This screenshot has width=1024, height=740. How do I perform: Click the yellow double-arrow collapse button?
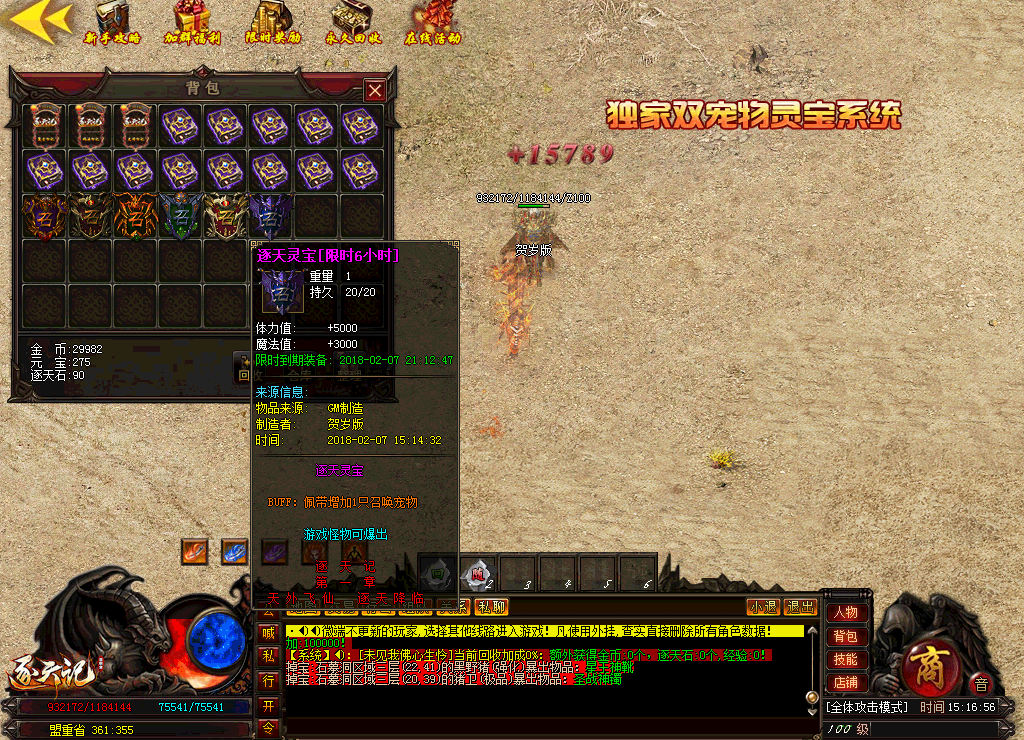pyautogui.click(x=38, y=19)
